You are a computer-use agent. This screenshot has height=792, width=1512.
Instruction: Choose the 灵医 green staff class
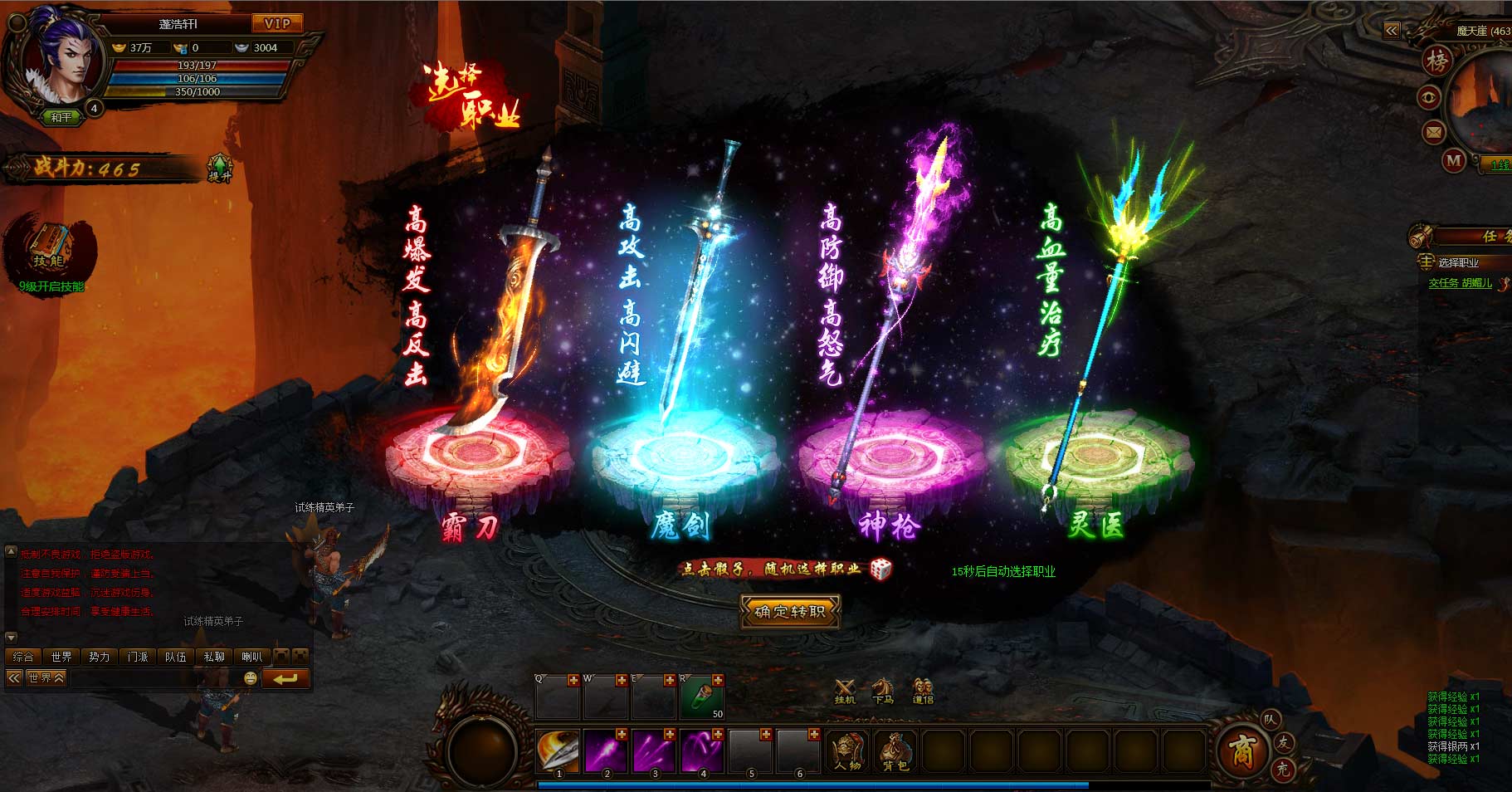[1097, 452]
